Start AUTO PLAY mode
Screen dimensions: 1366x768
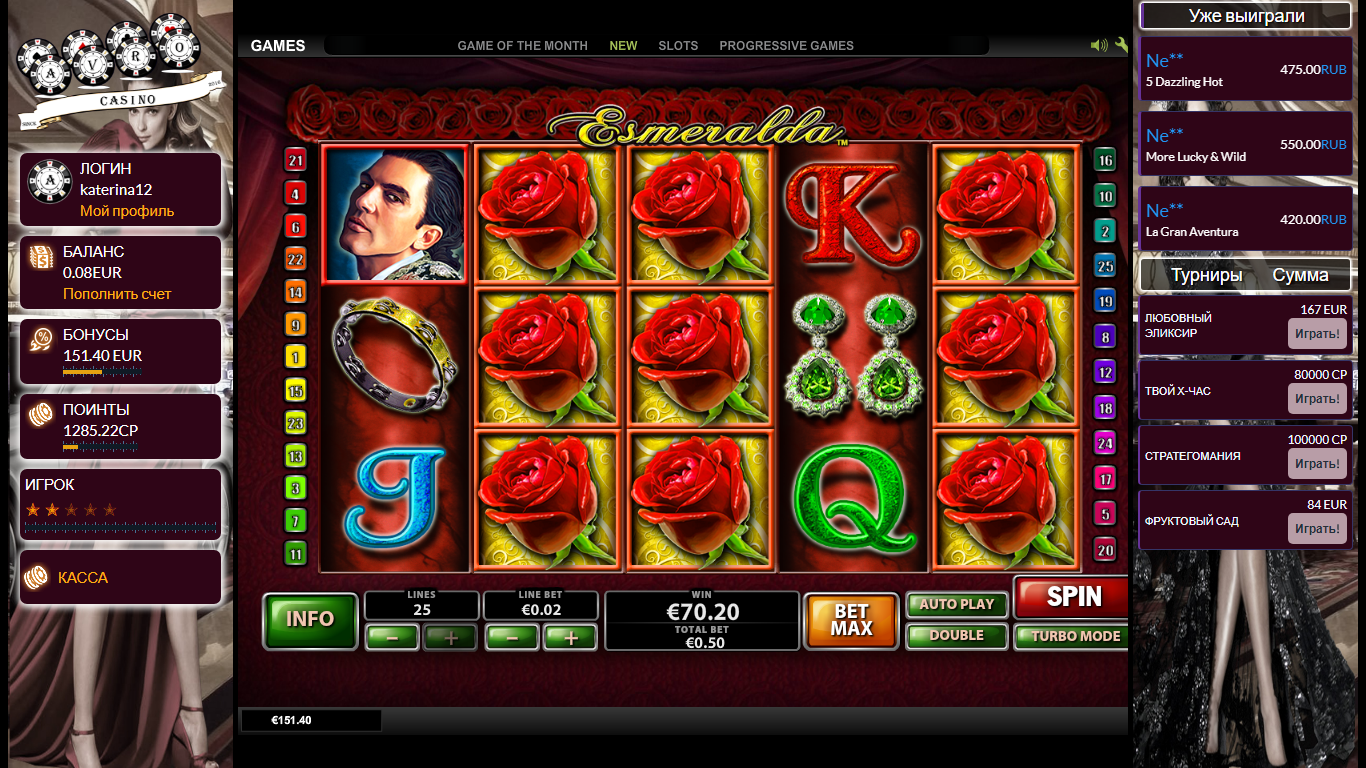click(x=956, y=605)
